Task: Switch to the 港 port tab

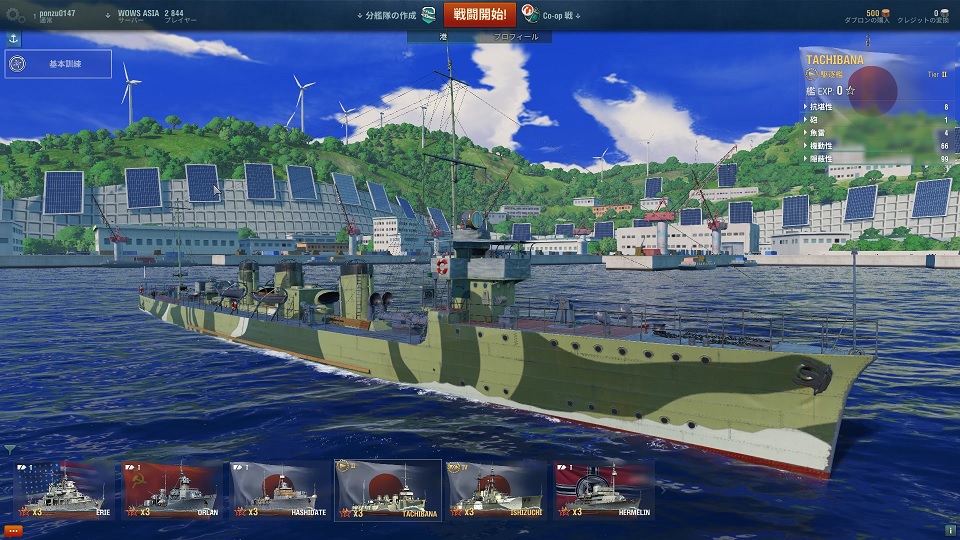Action: (x=443, y=36)
